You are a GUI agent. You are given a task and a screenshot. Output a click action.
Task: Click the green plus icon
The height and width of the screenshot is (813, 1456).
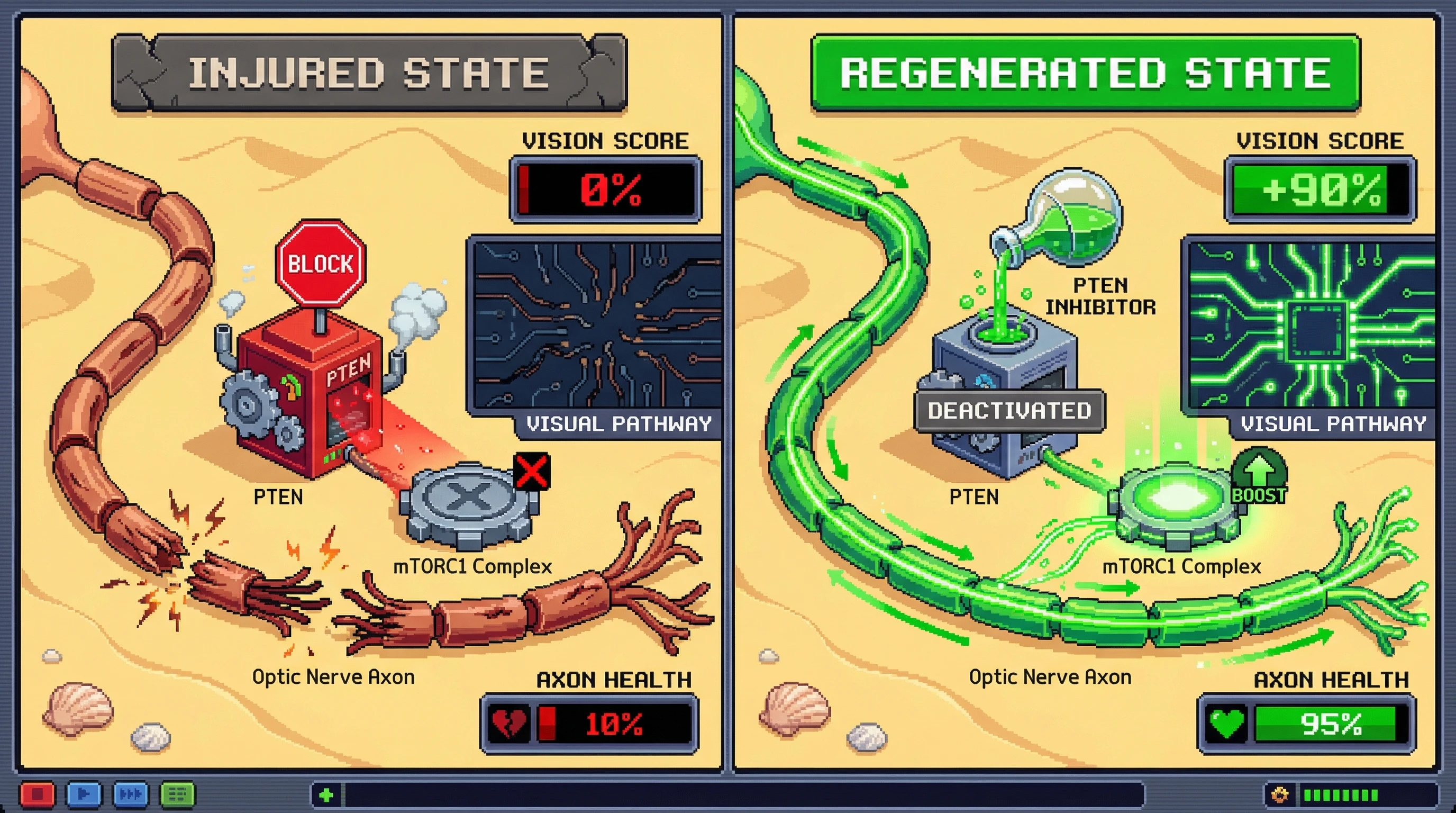[x=326, y=795]
